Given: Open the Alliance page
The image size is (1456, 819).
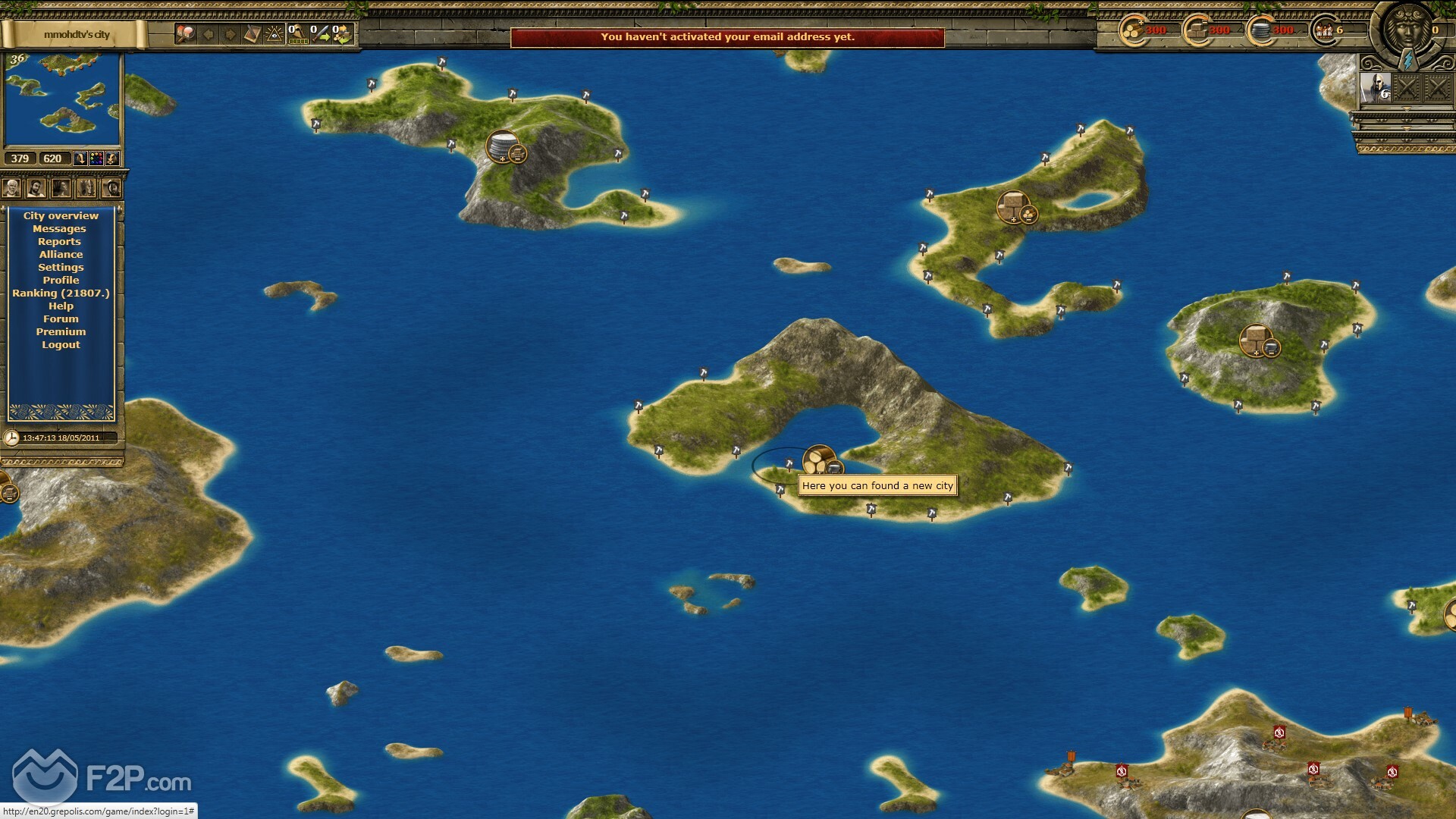Looking at the screenshot, I should pyautogui.click(x=61, y=255).
